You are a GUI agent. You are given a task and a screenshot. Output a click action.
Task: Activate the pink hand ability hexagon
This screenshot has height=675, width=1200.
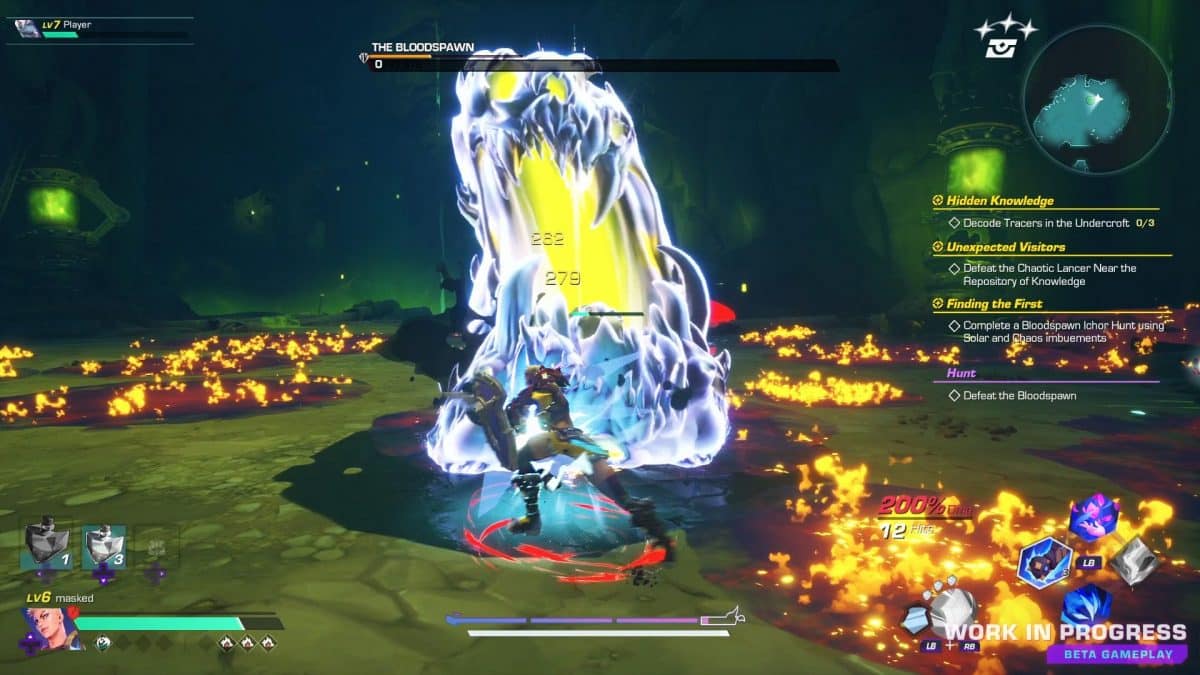[1092, 517]
